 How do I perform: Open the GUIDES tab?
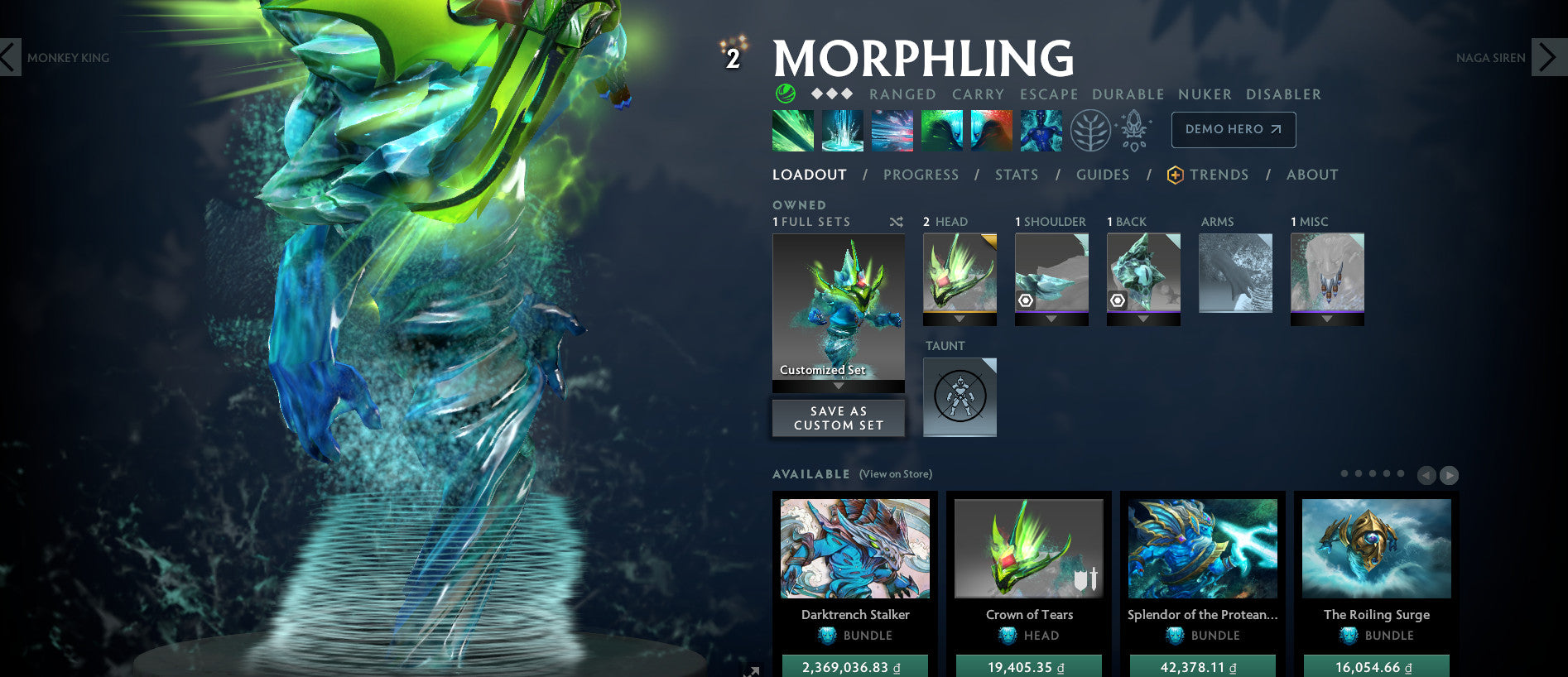point(1103,175)
